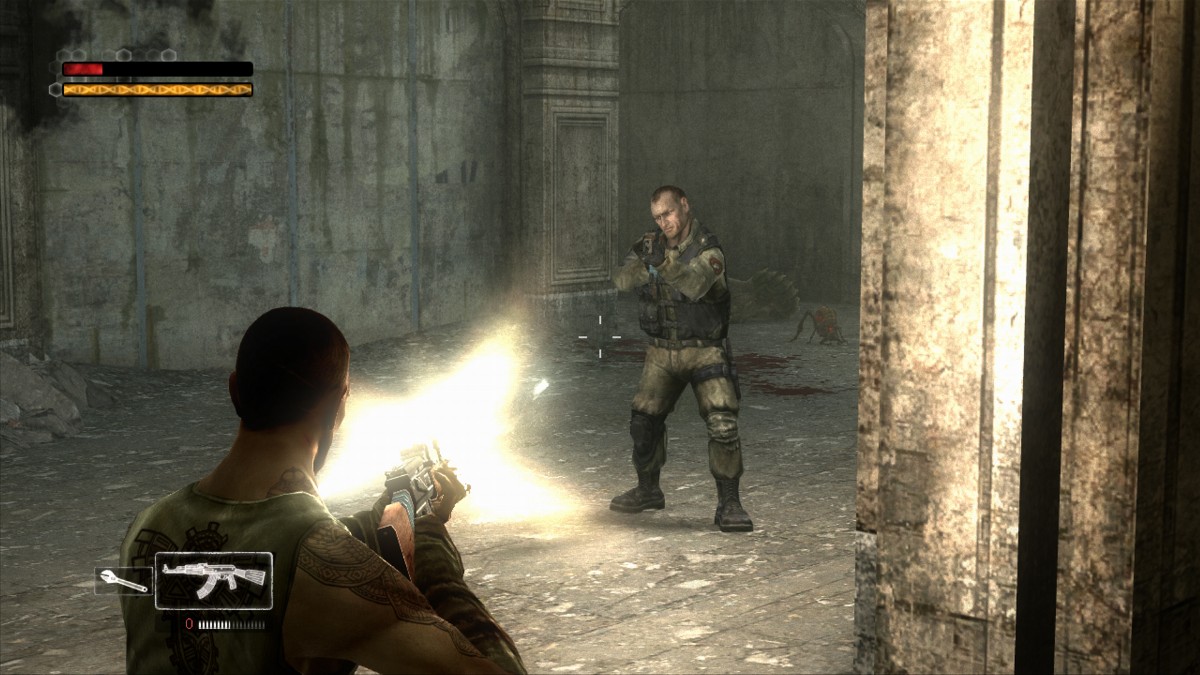The width and height of the screenshot is (1200, 675).
Task: Switch to the wrench melee weapon slot
Action: (x=122, y=580)
